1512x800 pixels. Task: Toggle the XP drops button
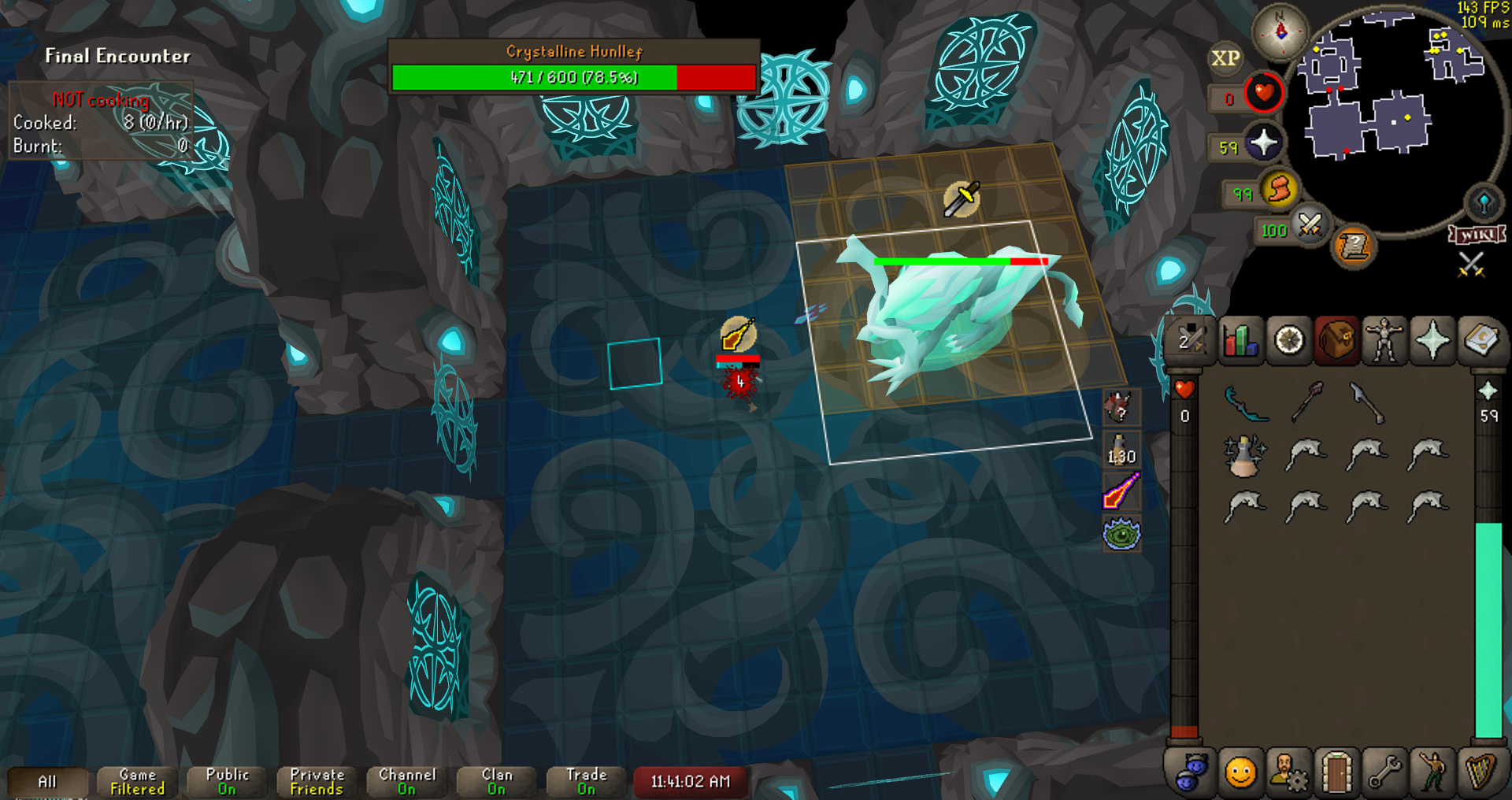[x=1225, y=58]
